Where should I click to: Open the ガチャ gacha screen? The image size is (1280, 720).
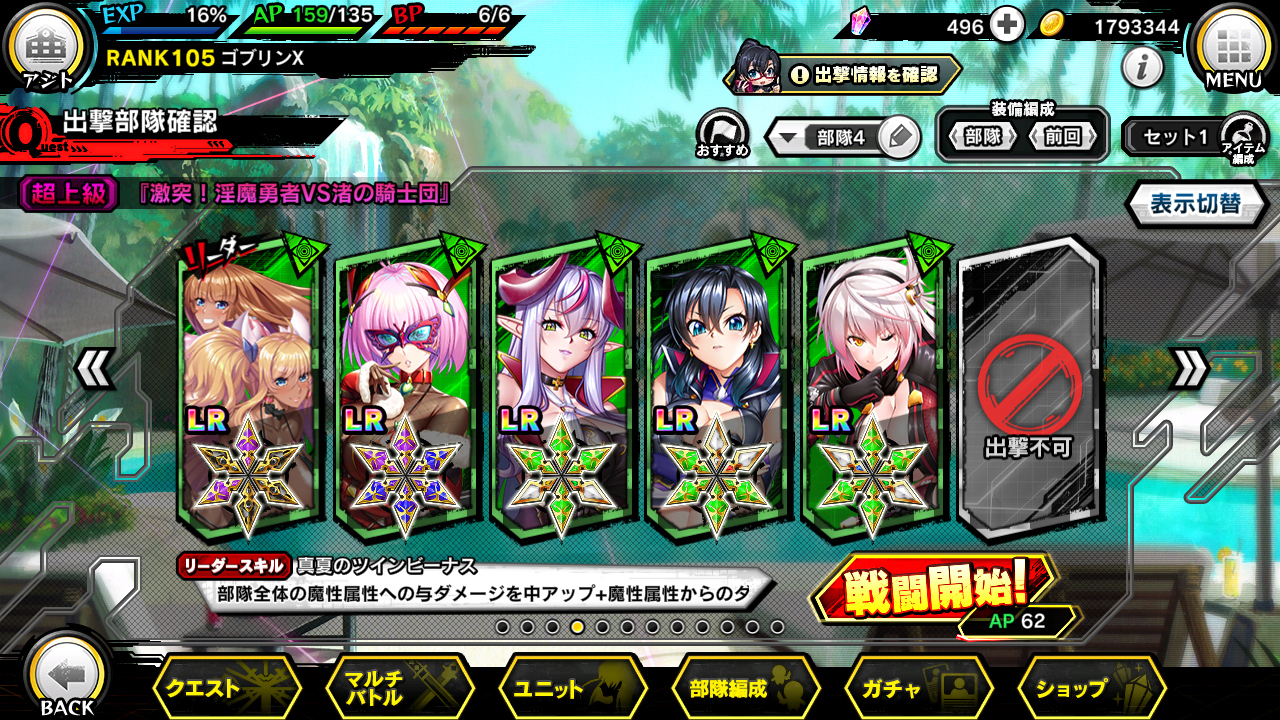tap(919, 688)
